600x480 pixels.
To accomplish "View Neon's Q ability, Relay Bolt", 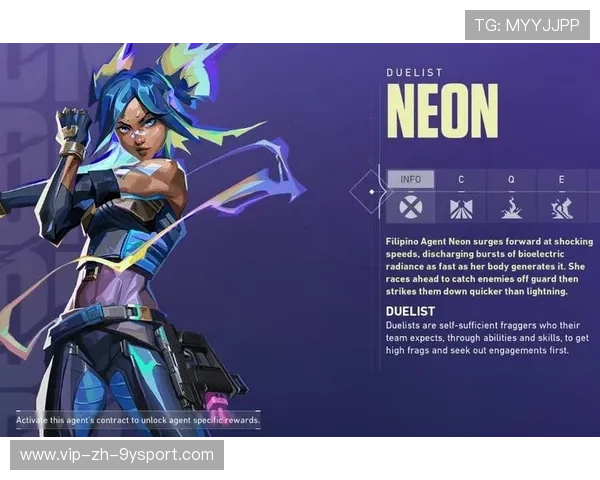I will [x=511, y=197].
